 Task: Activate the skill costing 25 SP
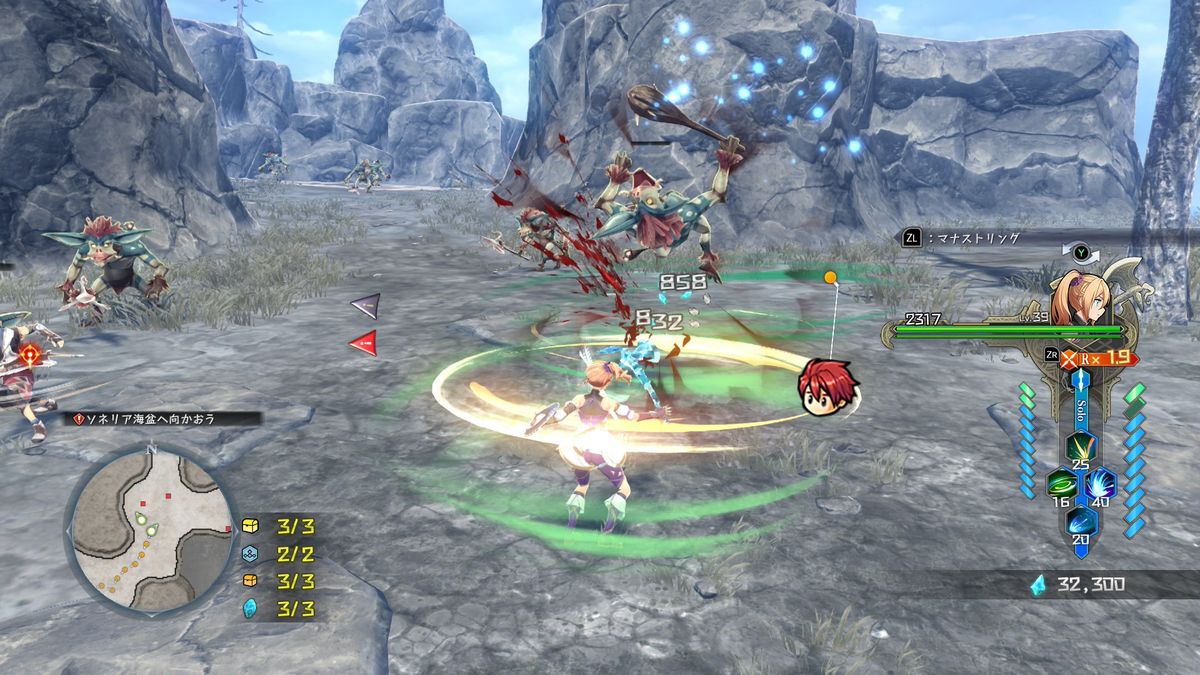(x=1079, y=445)
